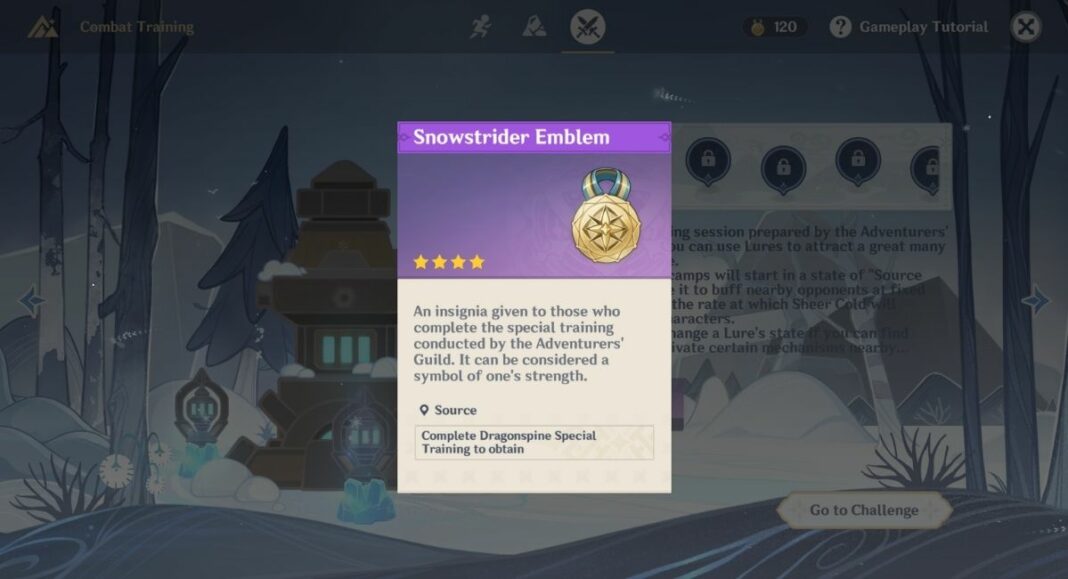1068x579 pixels.
Task: Open the Gameplay Tutorial help
Action: click(x=909, y=27)
